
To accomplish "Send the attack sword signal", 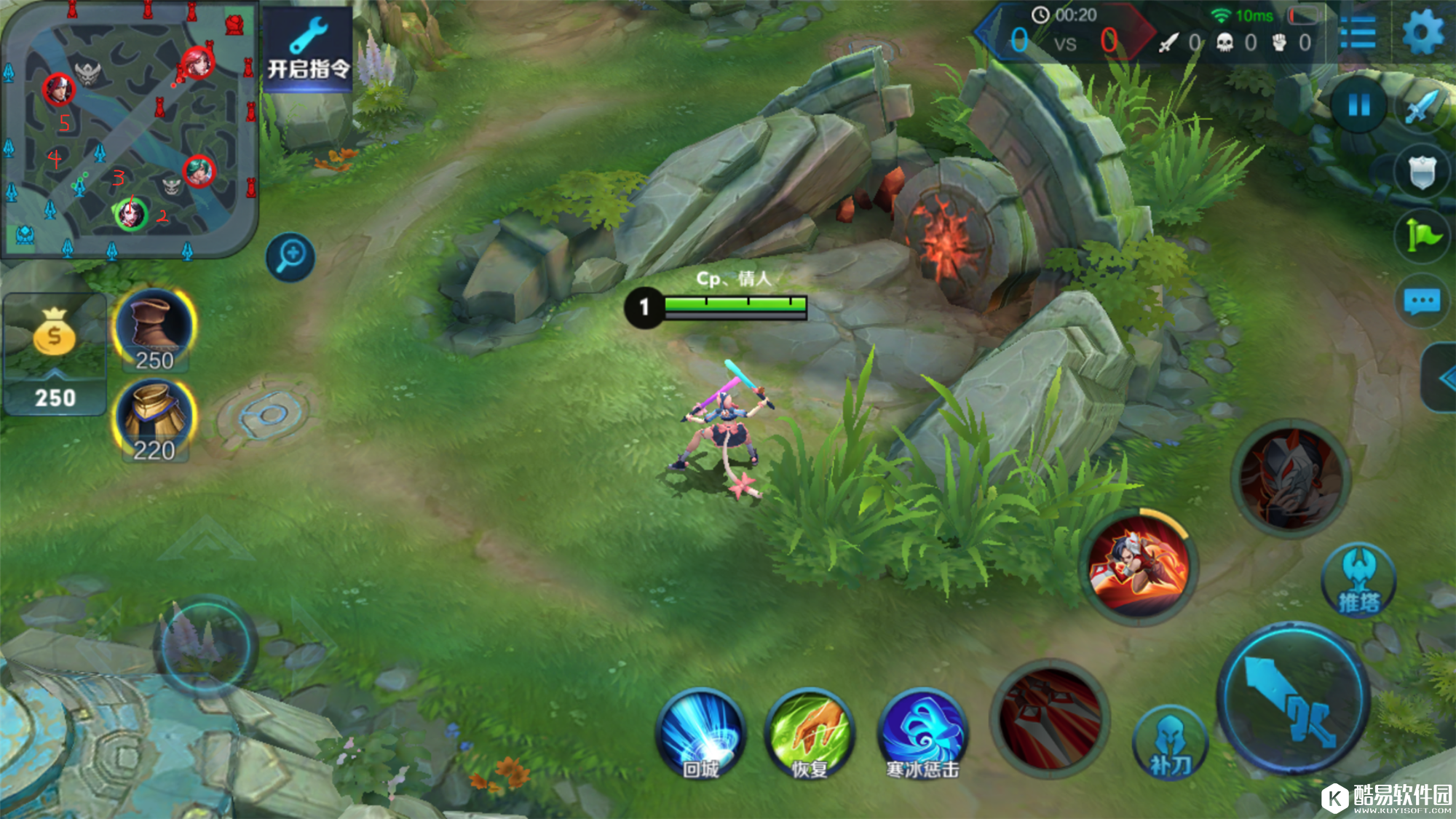I will coord(1422,108).
